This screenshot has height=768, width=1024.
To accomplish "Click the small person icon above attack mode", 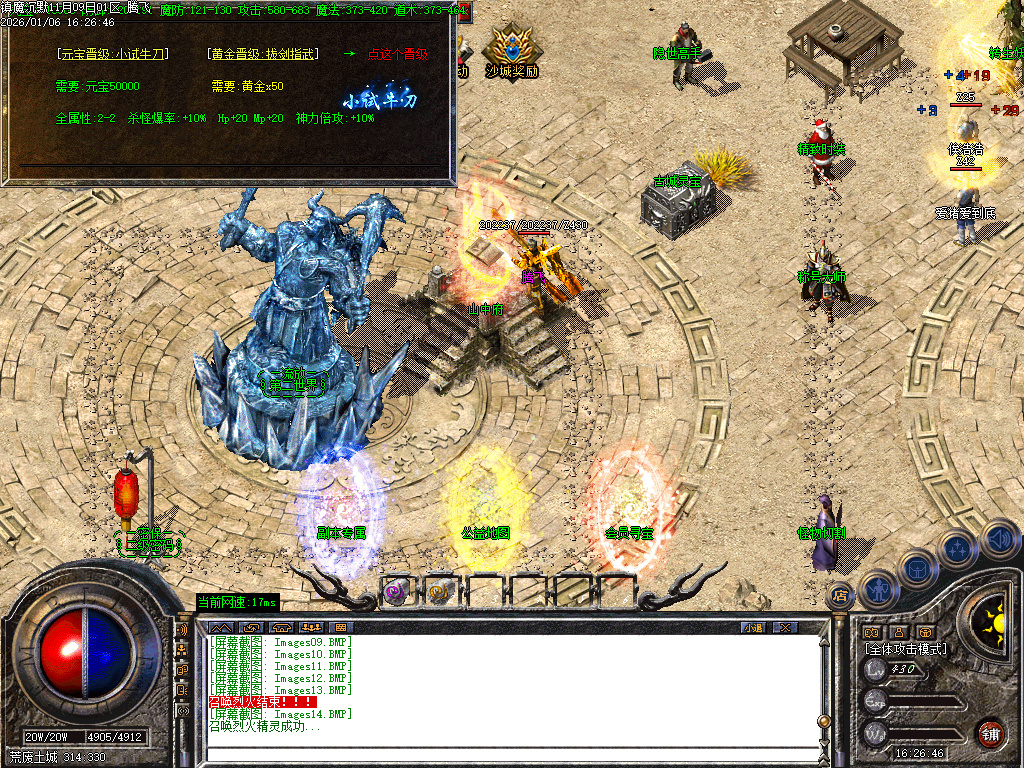I will 897,632.
